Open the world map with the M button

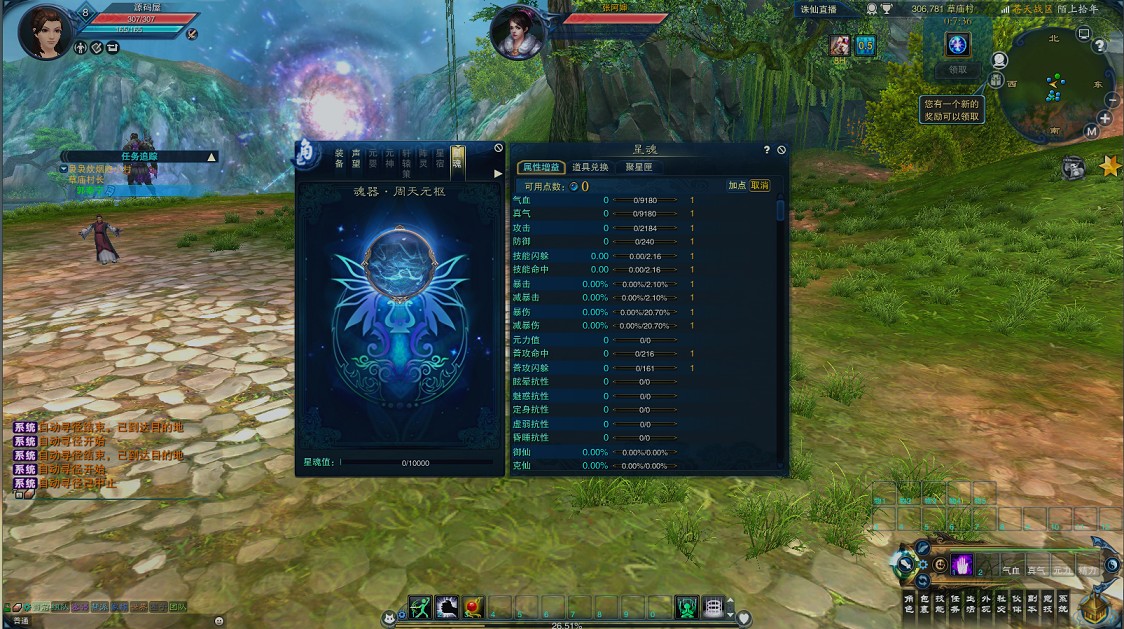tap(1091, 131)
